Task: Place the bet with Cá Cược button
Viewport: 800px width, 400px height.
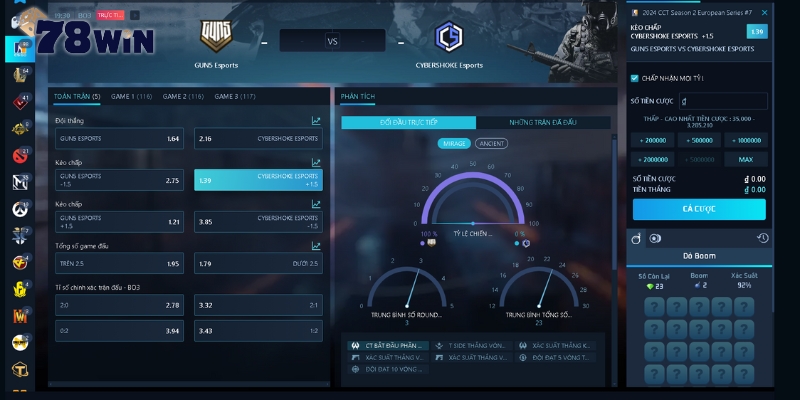Action: [698, 209]
